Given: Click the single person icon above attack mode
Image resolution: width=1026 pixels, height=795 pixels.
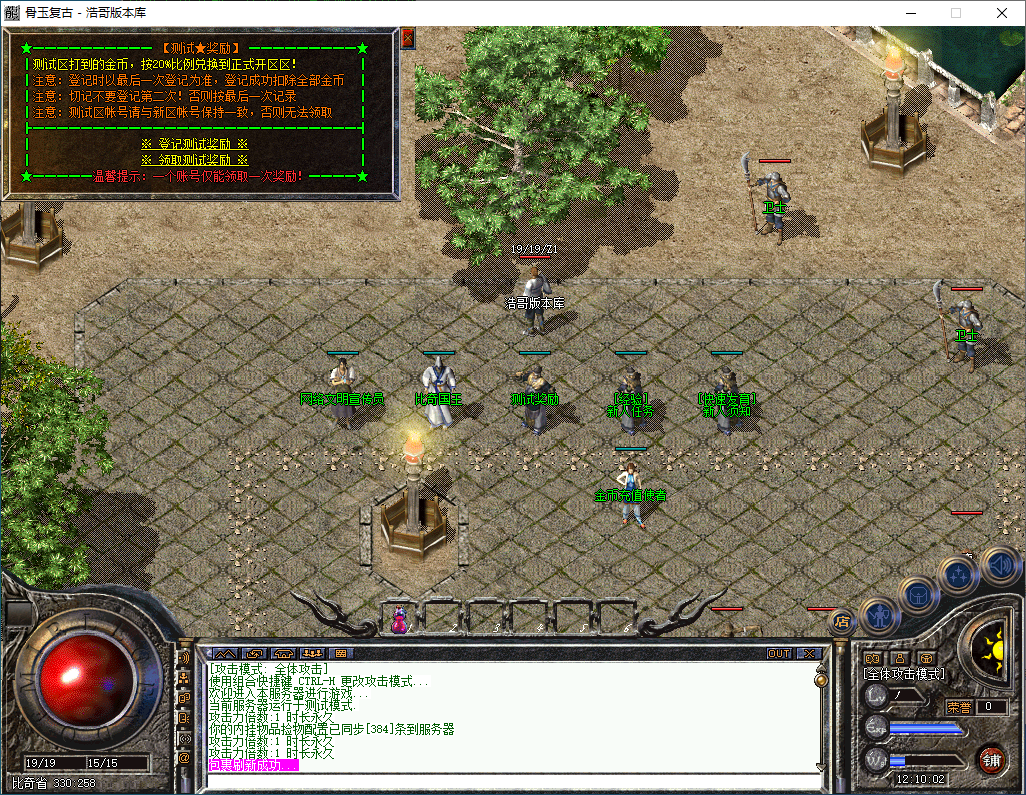Looking at the screenshot, I should (x=899, y=657).
